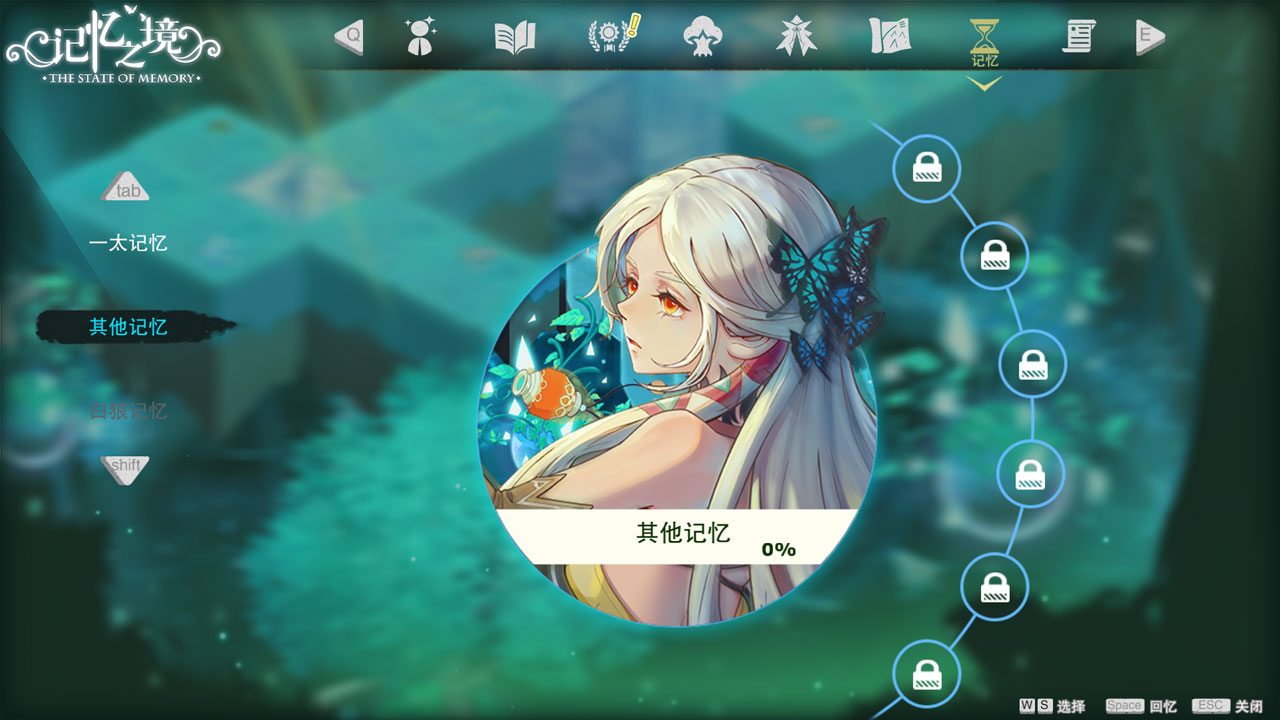The height and width of the screenshot is (720, 1280).
Task: Open the scroll document icon near the top right
Action: [1078, 38]
